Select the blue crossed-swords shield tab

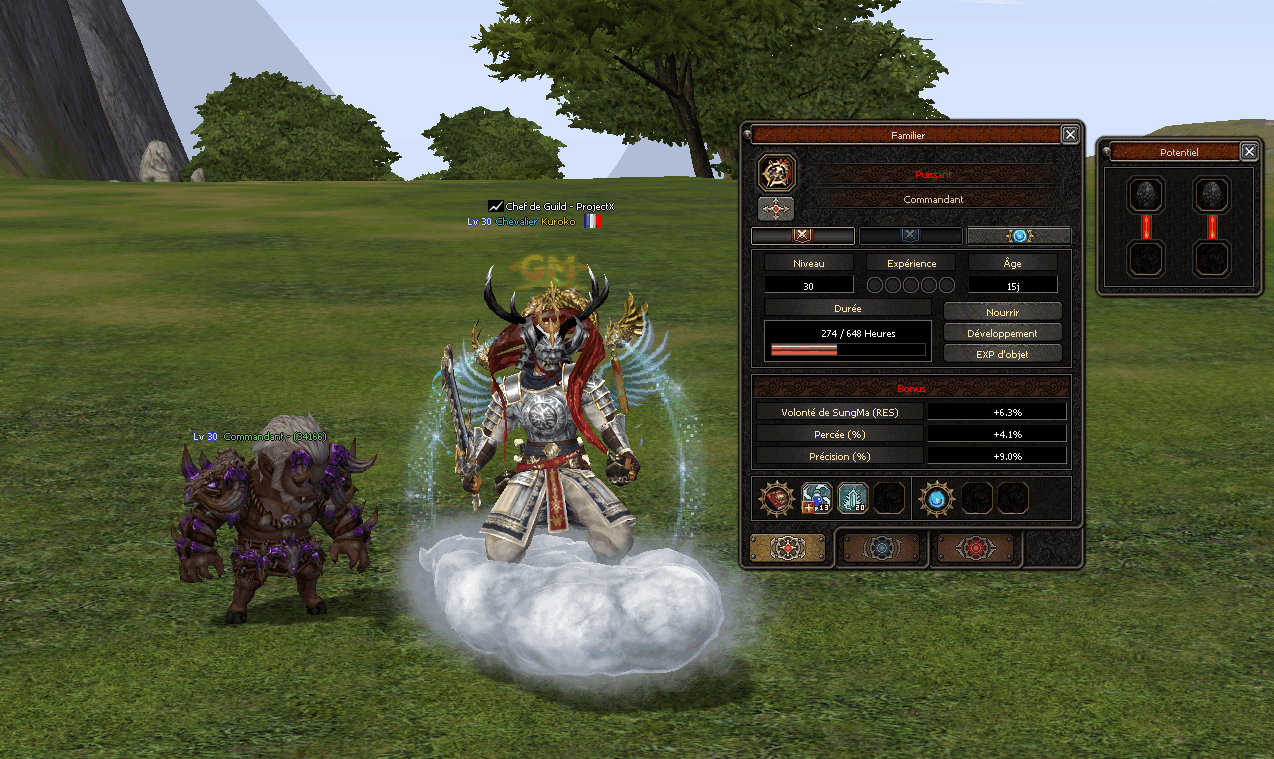910,236
